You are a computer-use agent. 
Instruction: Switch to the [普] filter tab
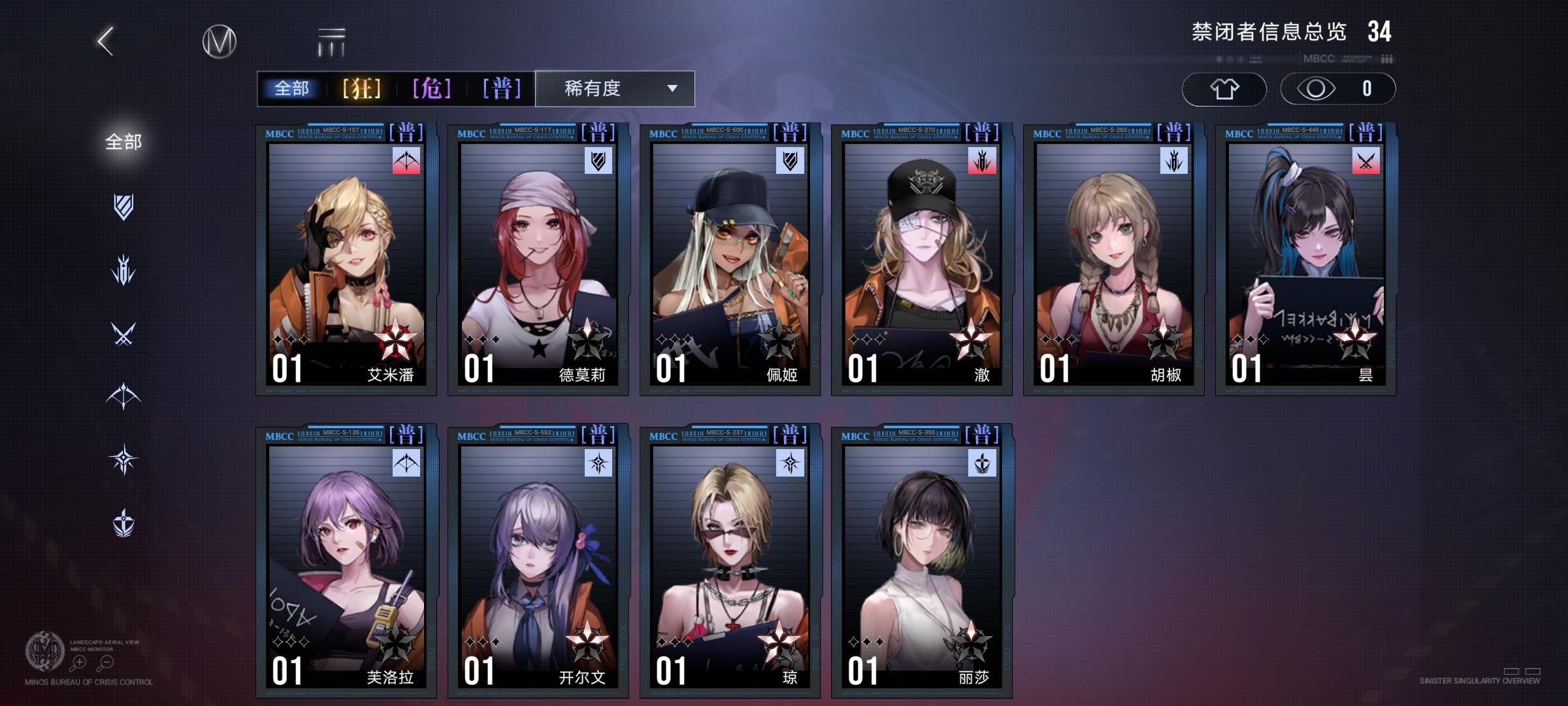[x=502, y=89]
